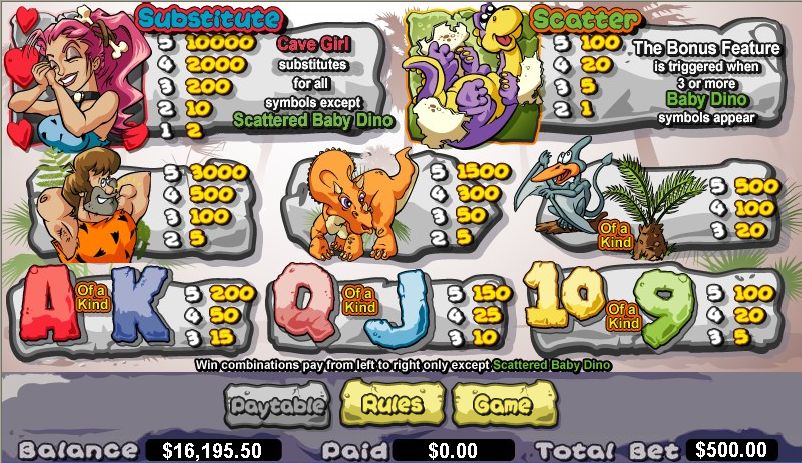Open the Rules page
Image resolution: width=802 pixels, height=463 pixels.
[x=391, y=405]
